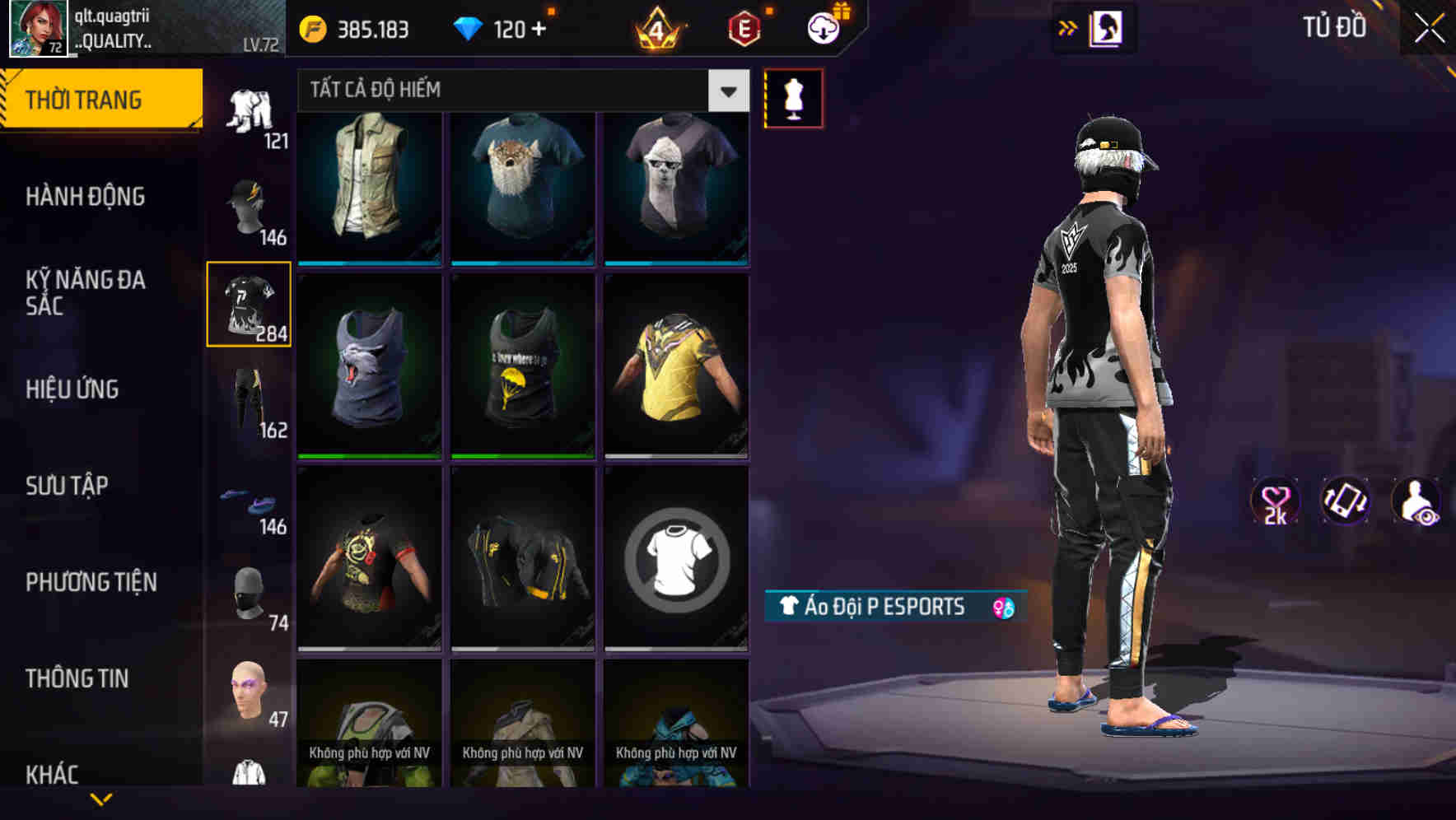Open the pants category with 162 items
Screen dimensions: 1456x820
248,398
